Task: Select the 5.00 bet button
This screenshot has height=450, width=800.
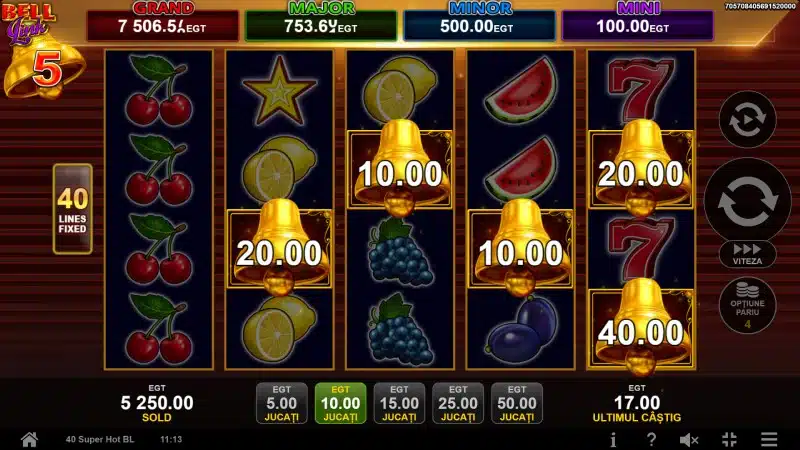Action: tap(281, 402)
